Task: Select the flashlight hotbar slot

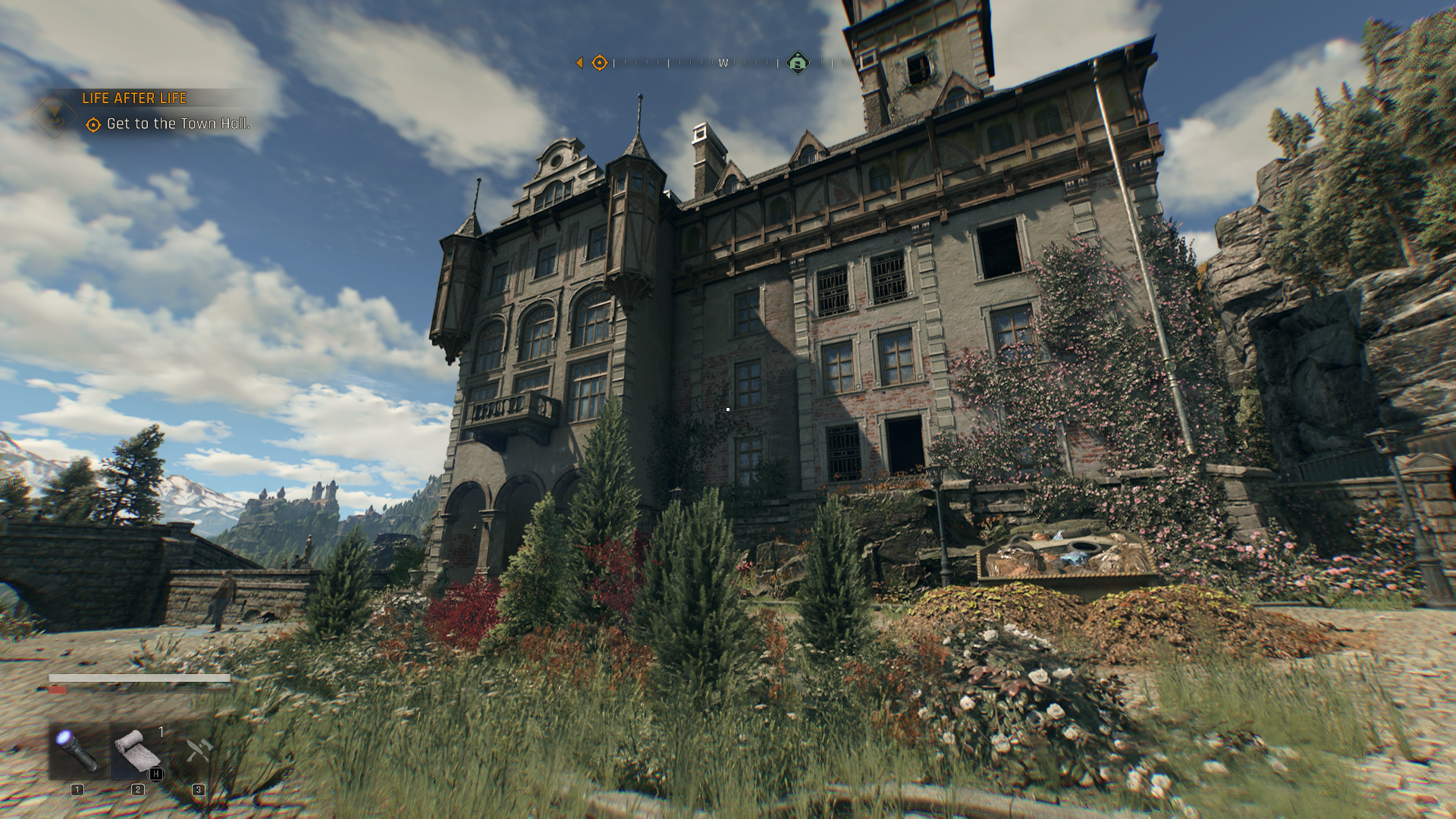Action: [78, 751]
